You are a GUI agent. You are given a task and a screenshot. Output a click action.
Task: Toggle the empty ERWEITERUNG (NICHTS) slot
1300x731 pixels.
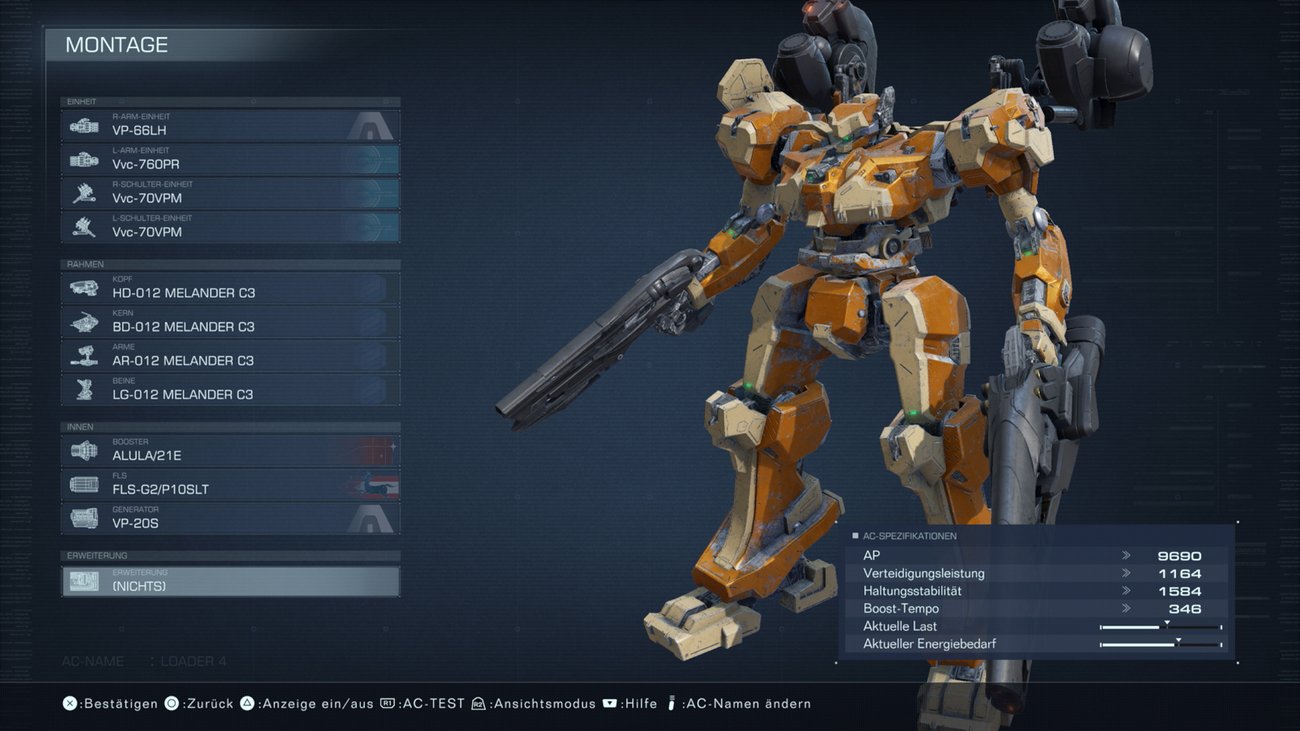pos(230,579)
